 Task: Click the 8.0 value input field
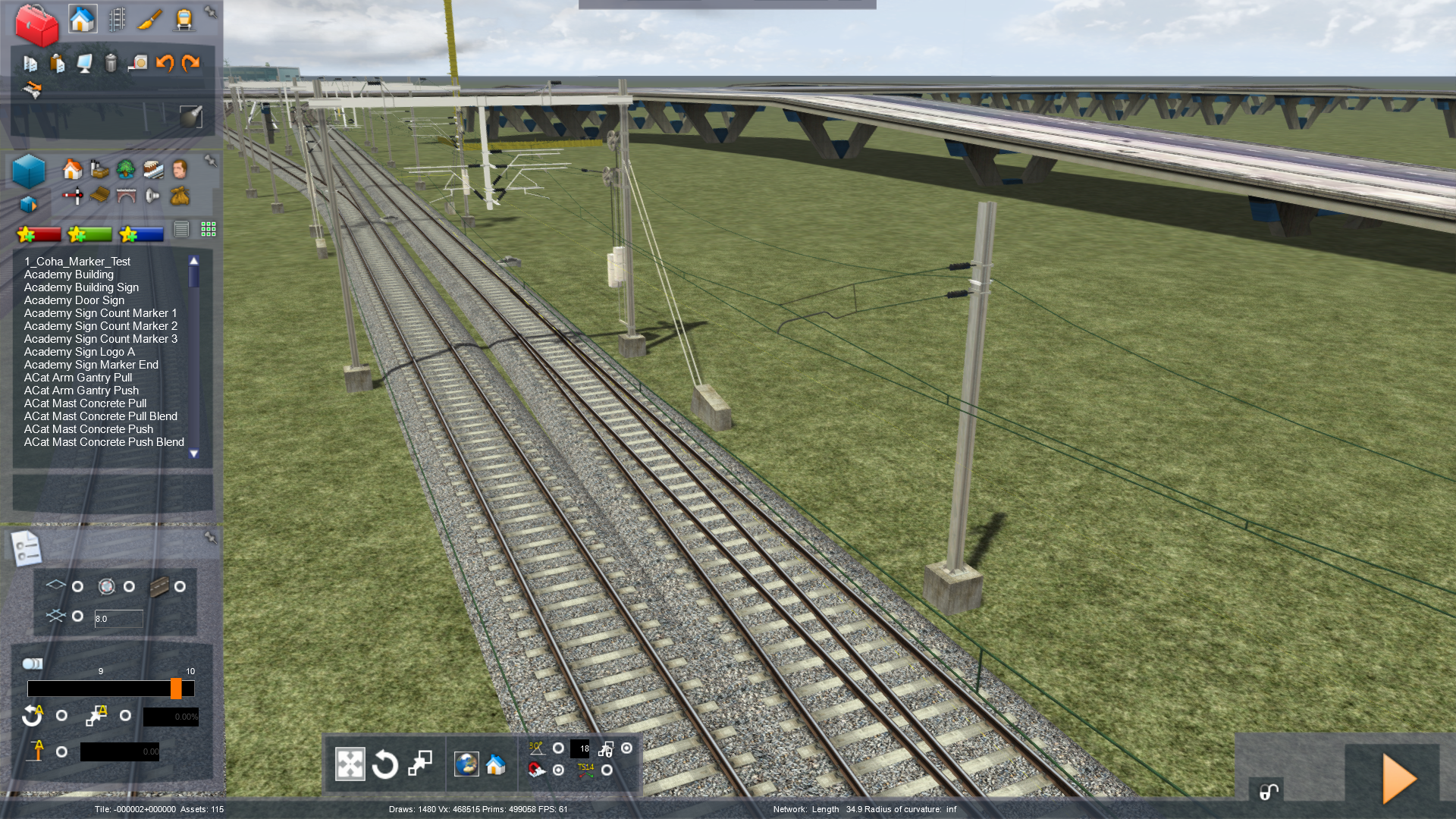[x=118, y=619]
